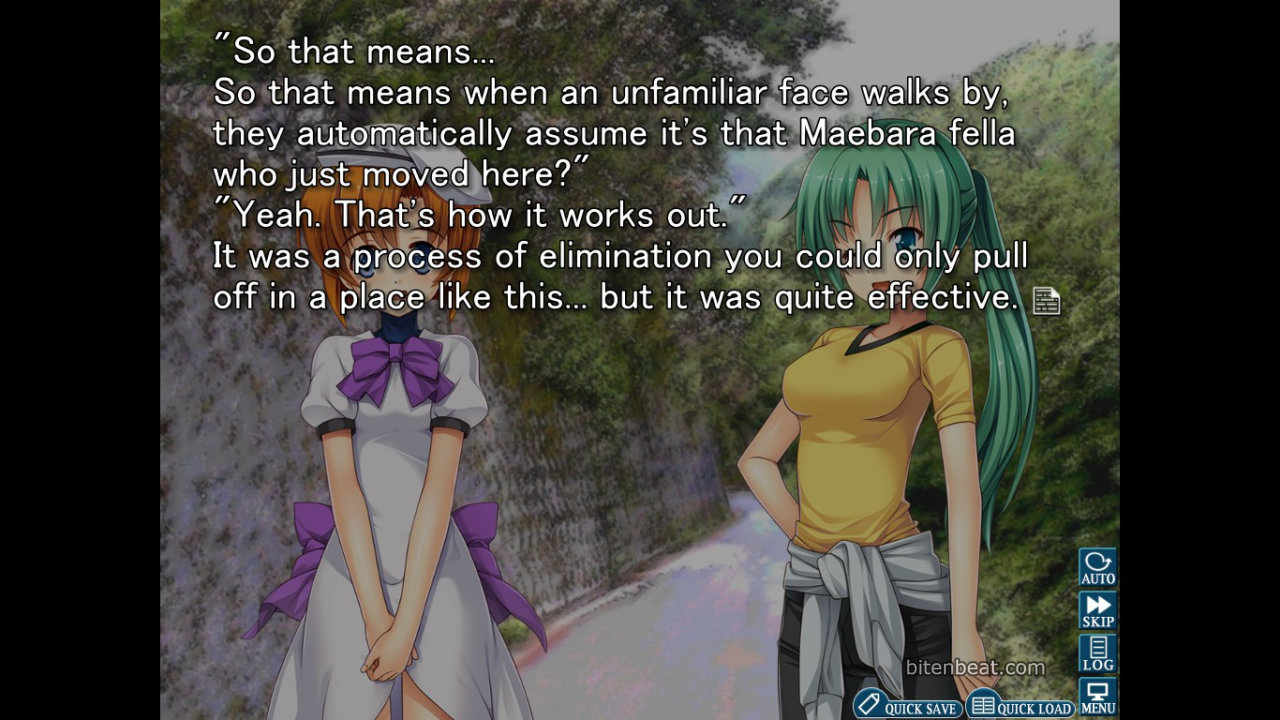Open the game Menu
Image resolution: width=1280 pixels, height=720 pixels.
point(1097,696)
